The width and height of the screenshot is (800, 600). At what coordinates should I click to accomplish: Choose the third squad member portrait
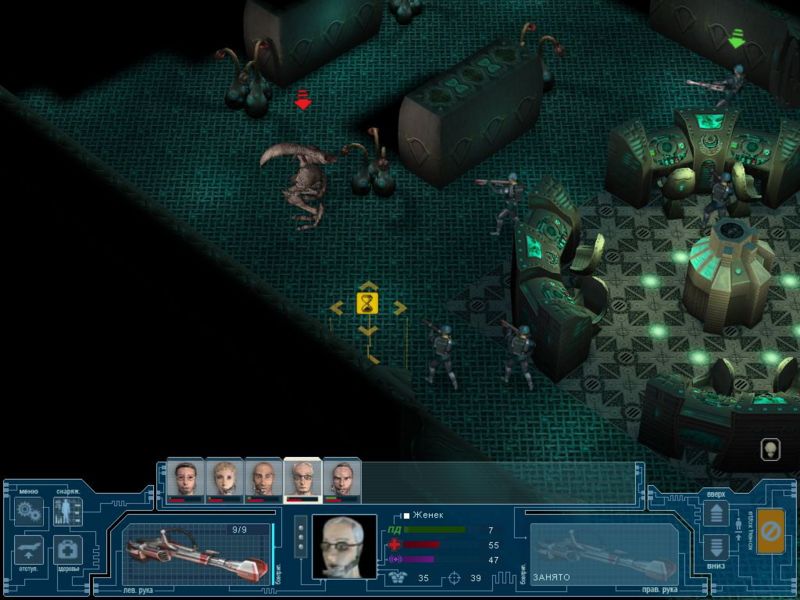click(x=263, y=479)
